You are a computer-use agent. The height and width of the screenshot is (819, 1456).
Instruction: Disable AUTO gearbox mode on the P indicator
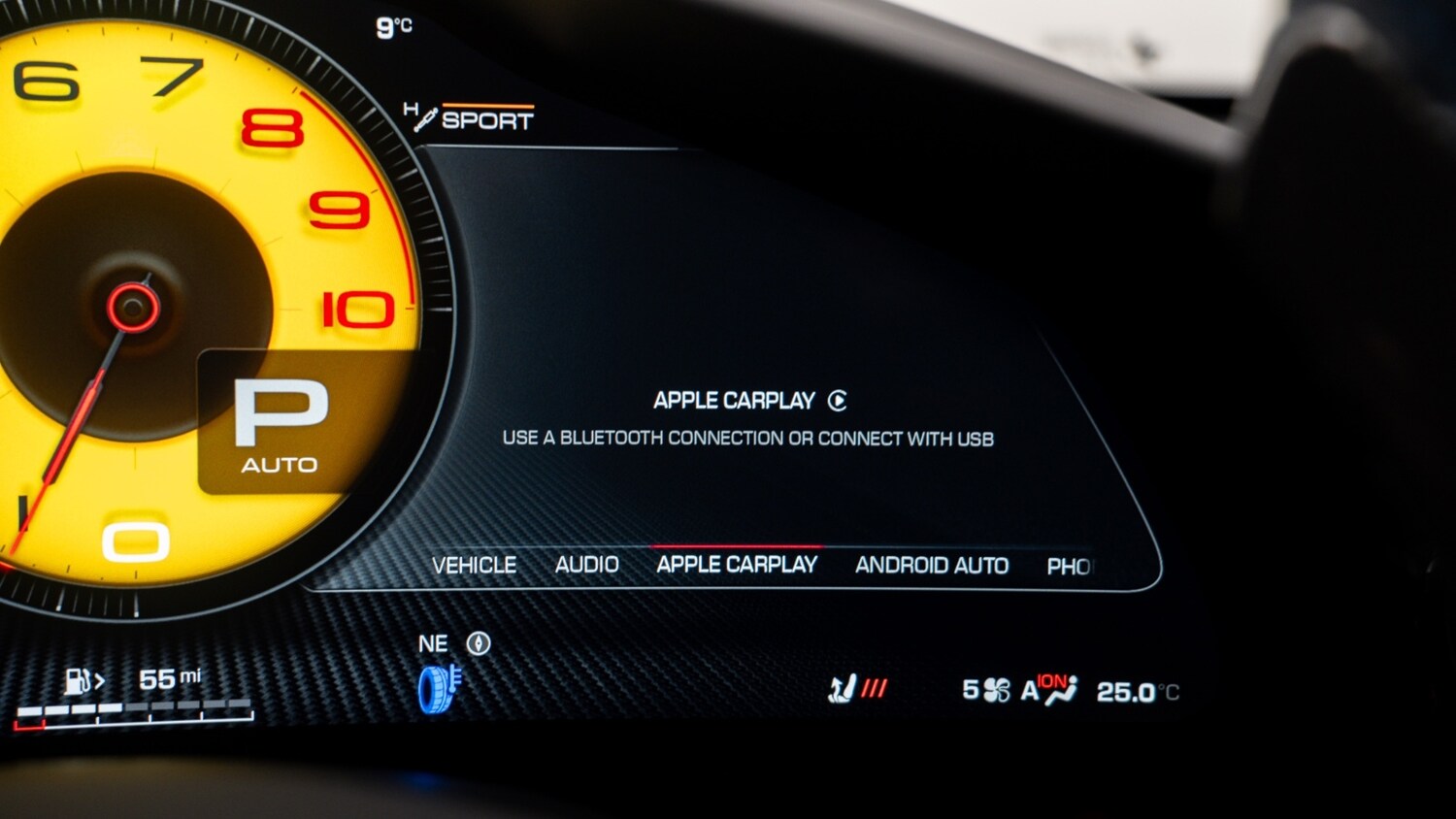pos(281,463)
